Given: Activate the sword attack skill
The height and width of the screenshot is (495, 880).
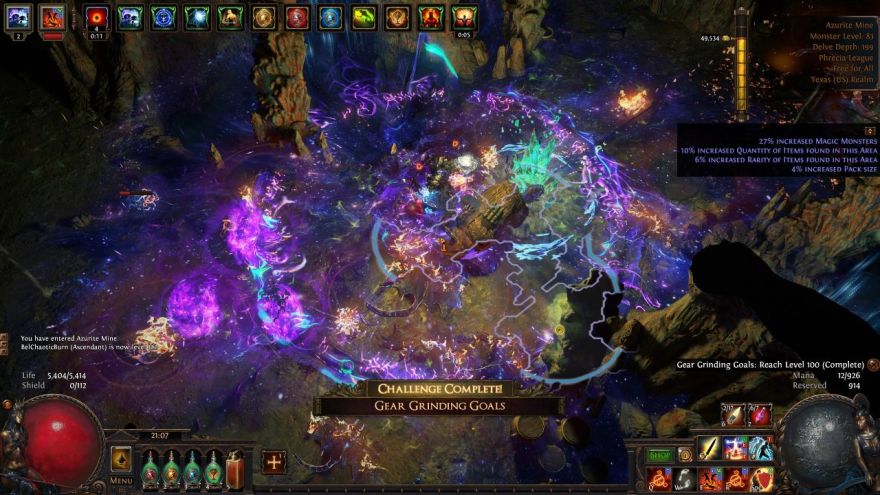Looking at the screenshot, I should pyautogui.click(x=709, y=447).
